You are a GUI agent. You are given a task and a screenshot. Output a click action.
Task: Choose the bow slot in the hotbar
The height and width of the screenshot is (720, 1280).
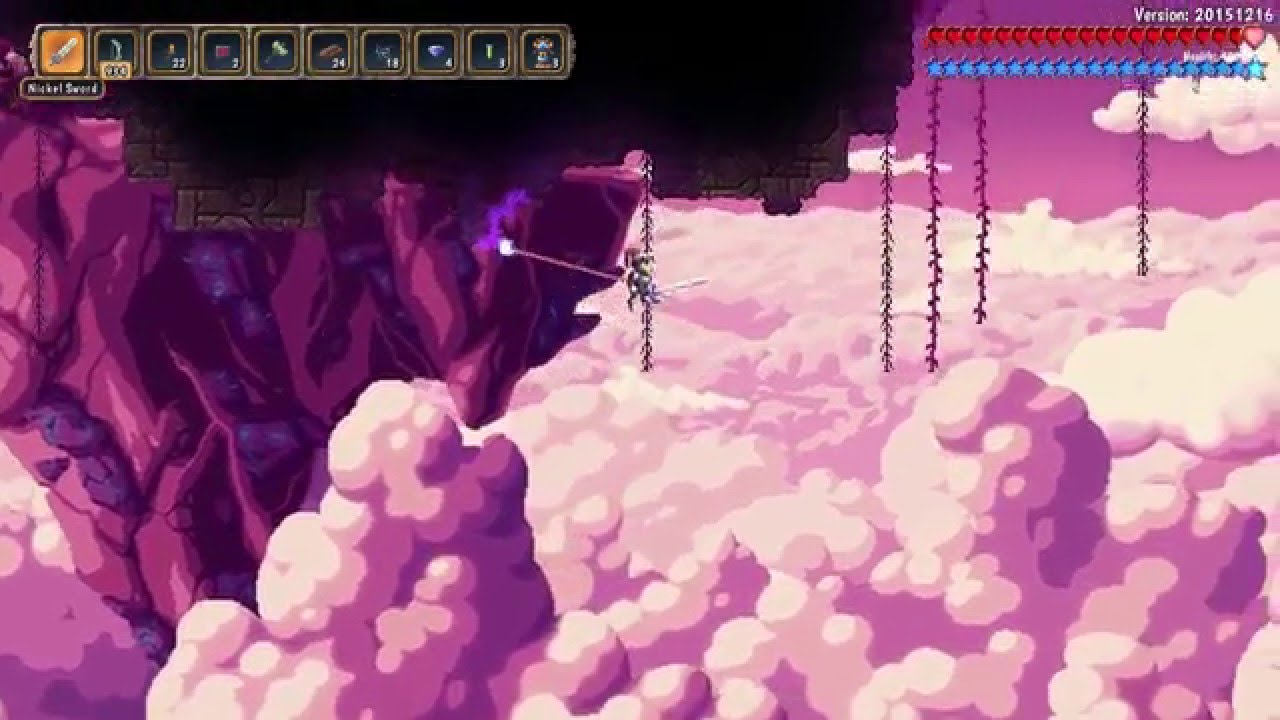pyautogui.click(x=116, y=51)
